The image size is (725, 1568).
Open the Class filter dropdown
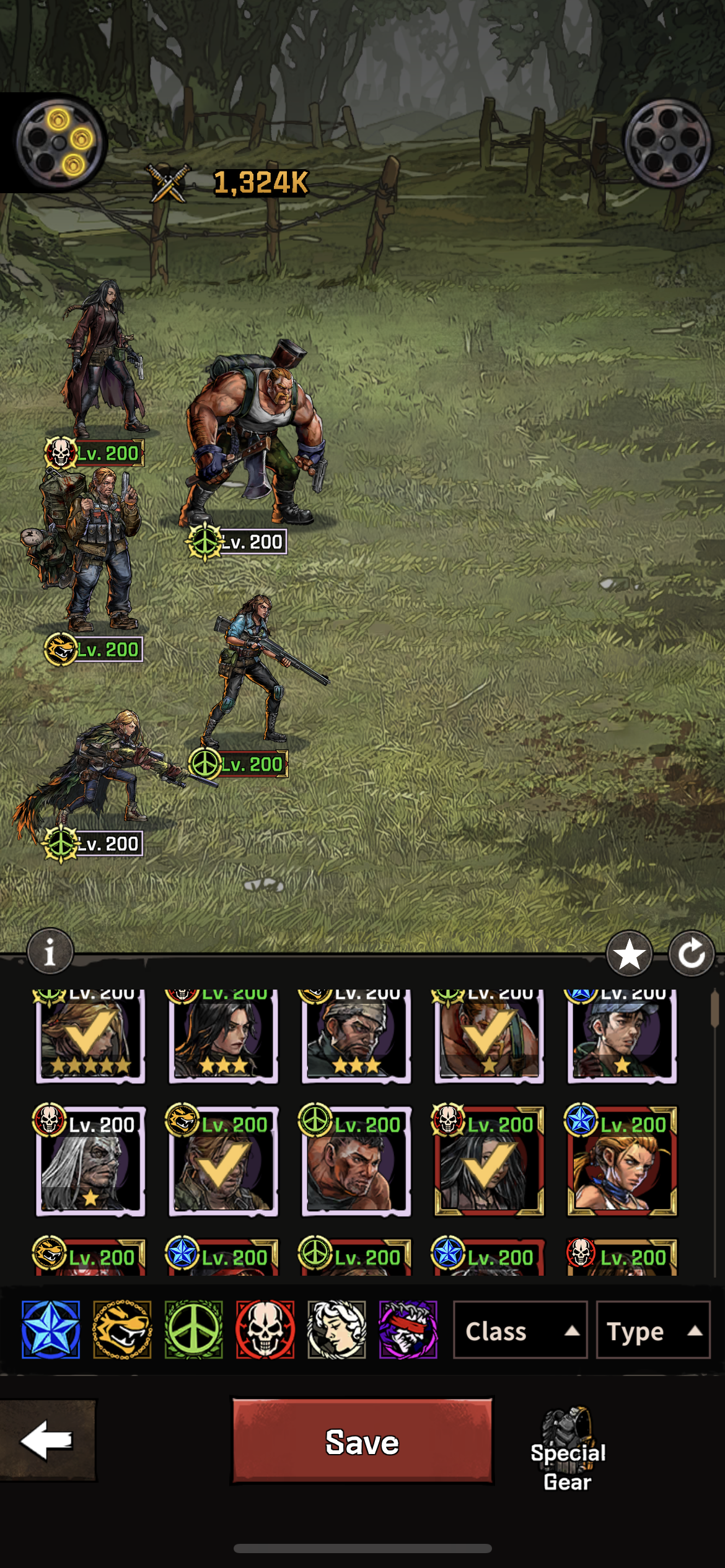(x=520, y=1330)
